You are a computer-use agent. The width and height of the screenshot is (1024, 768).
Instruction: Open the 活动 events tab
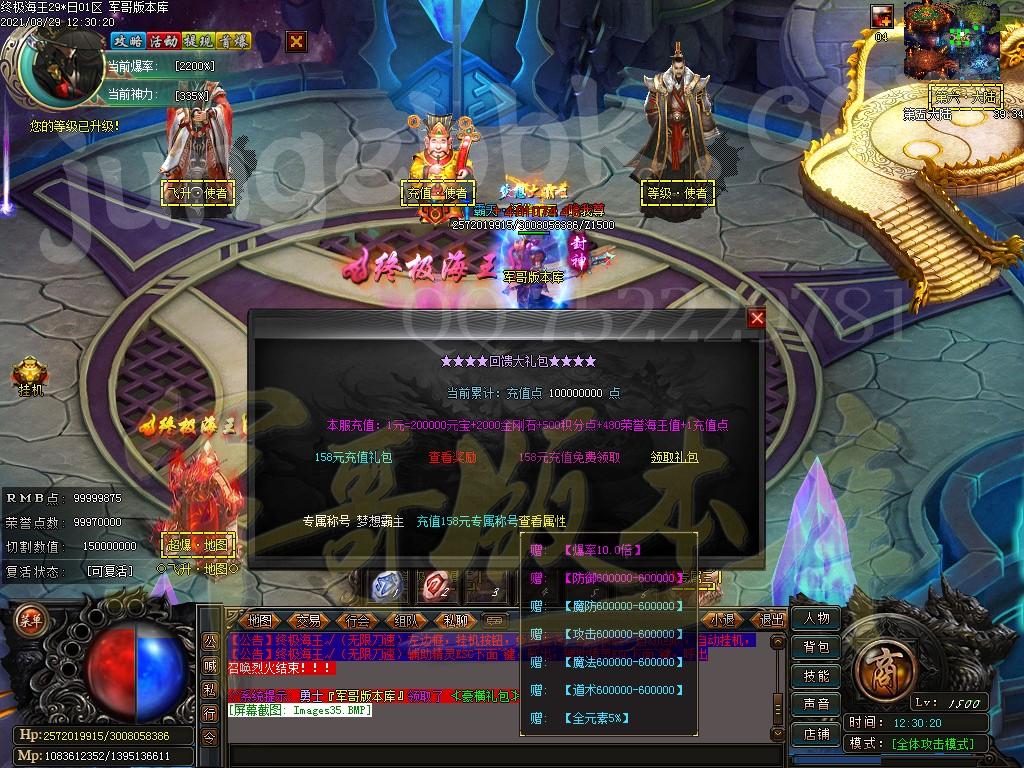[163, 41]
